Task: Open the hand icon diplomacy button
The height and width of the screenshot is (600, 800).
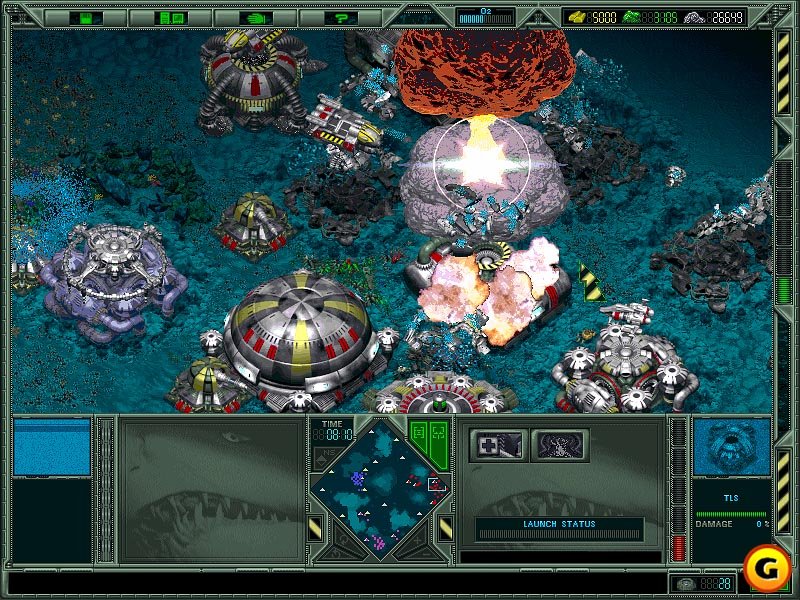Action: pyautogui.click(x=257, y=17)
